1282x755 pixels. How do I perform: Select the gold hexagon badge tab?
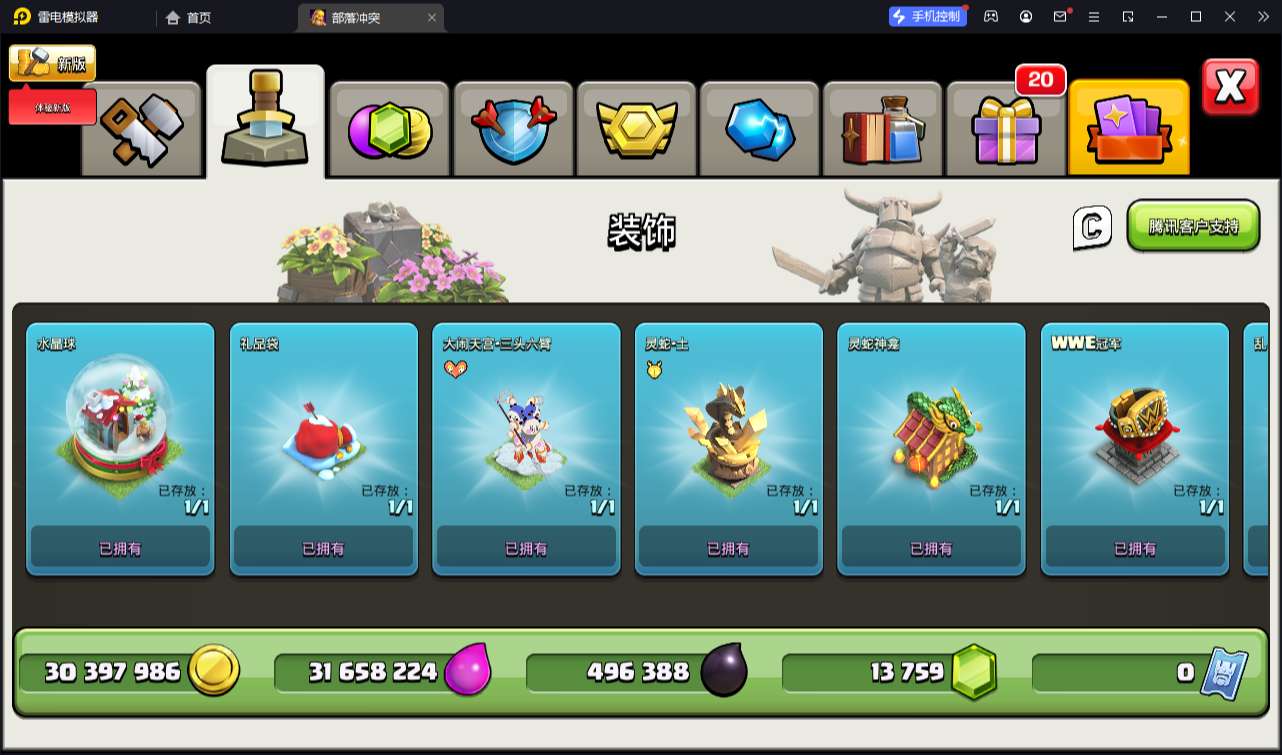(637, 130)
